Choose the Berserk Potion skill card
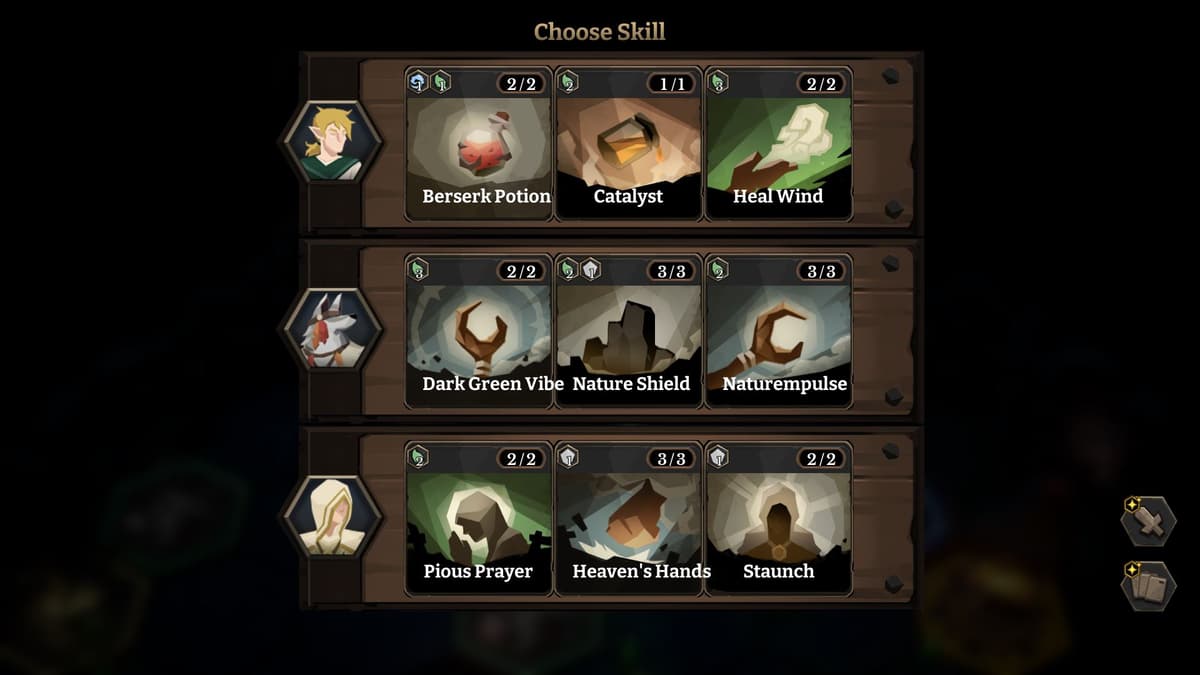Image resolution: width=1200 pixels, height=675 pixels. [x=479, y=145]
